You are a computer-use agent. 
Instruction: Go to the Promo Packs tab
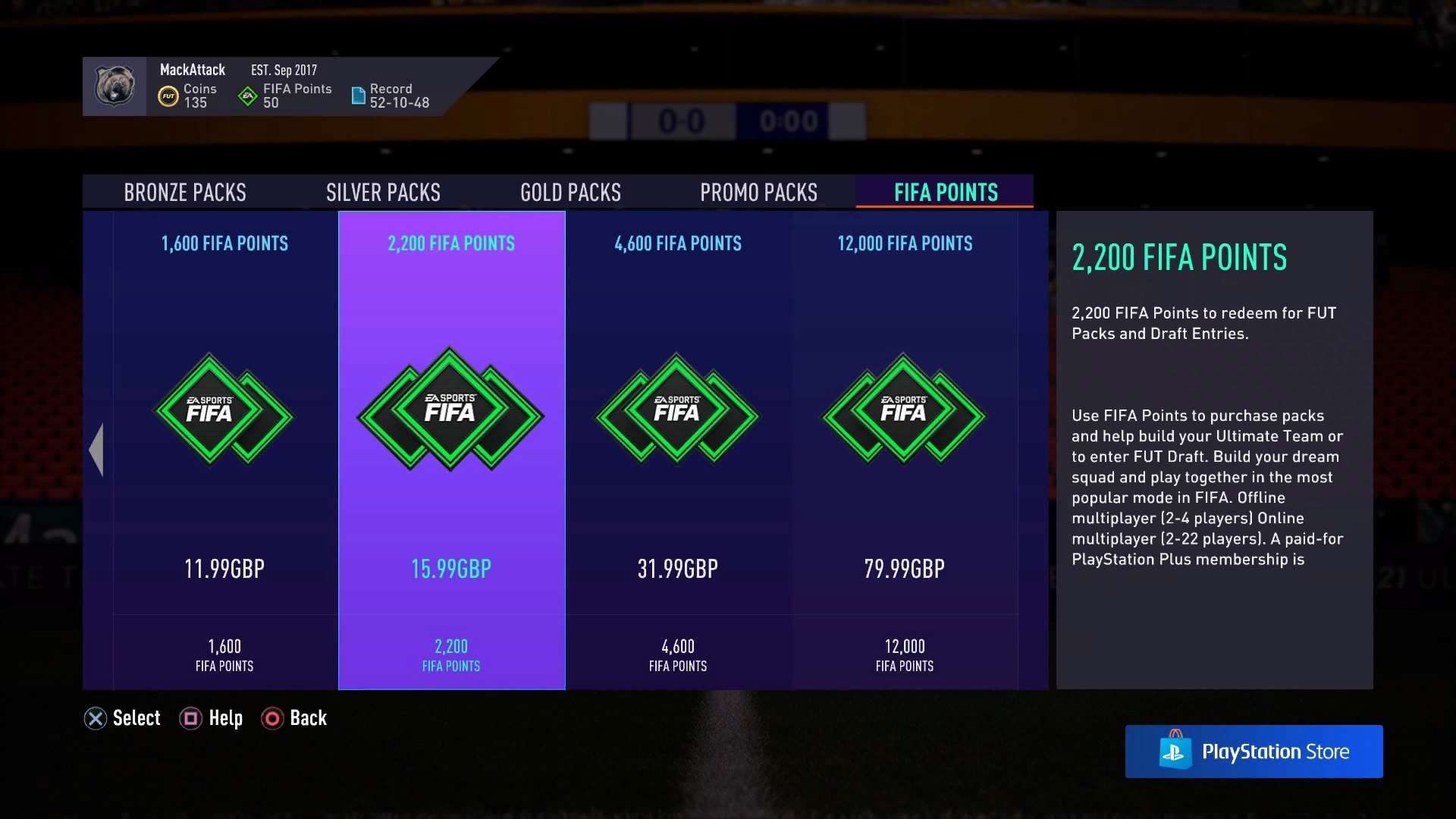pyautogui.click(x=758, y=193)
